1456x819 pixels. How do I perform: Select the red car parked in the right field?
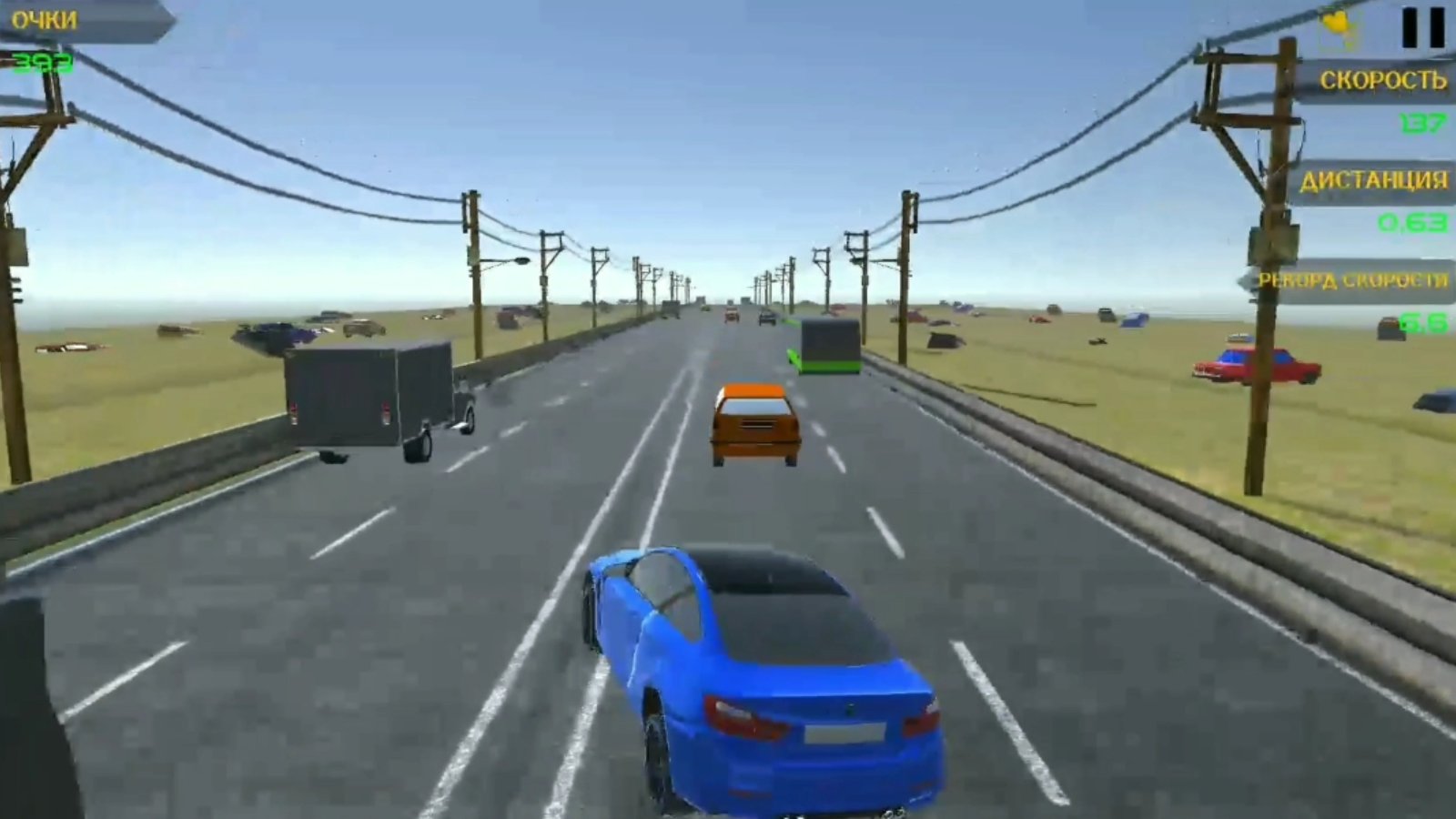tap(1251, 364)
